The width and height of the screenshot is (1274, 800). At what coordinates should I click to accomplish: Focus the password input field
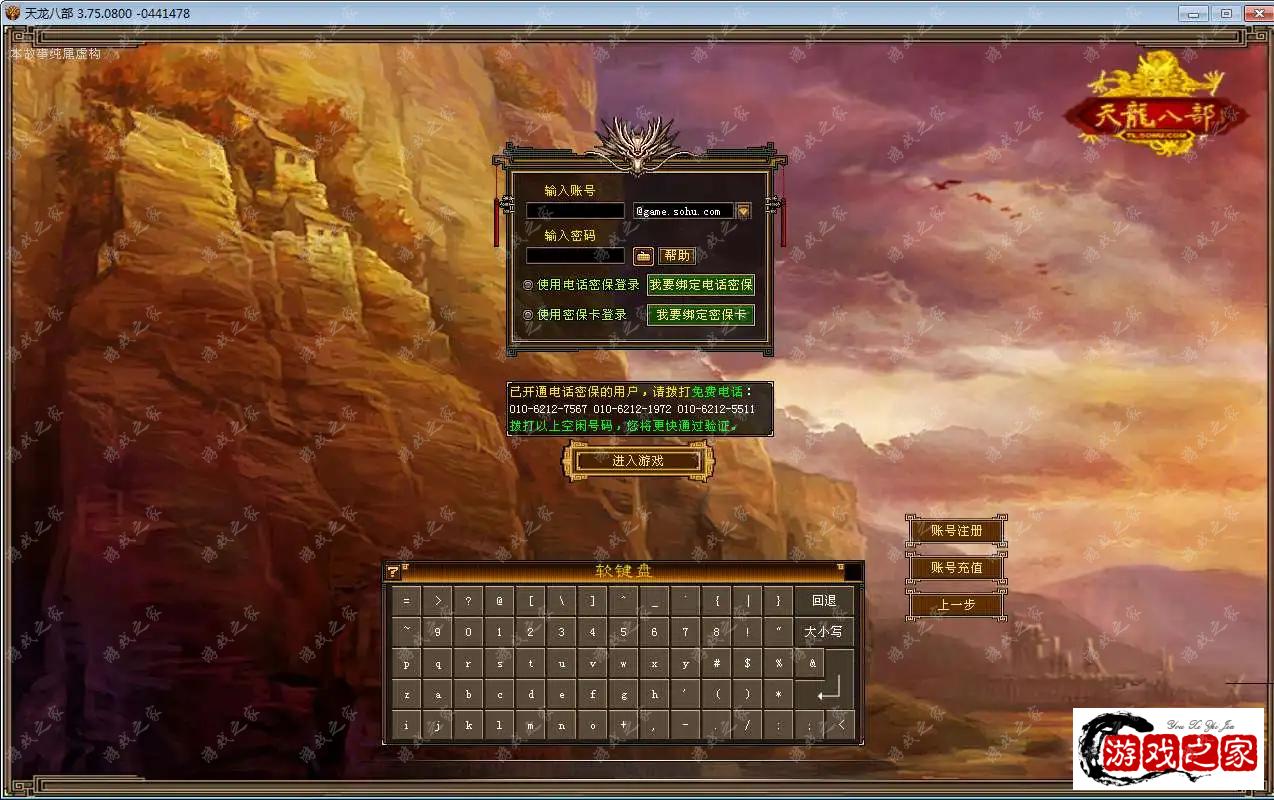[x=575, y=255]
